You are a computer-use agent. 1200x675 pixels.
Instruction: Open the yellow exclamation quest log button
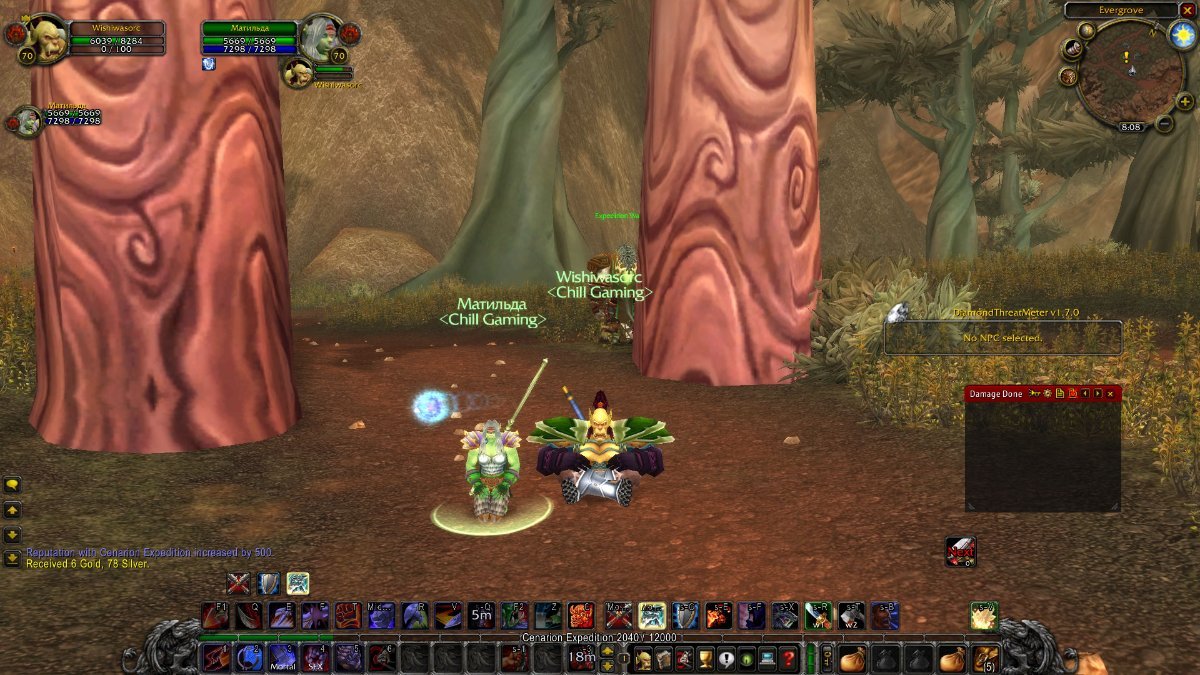[x=726, y=659]
